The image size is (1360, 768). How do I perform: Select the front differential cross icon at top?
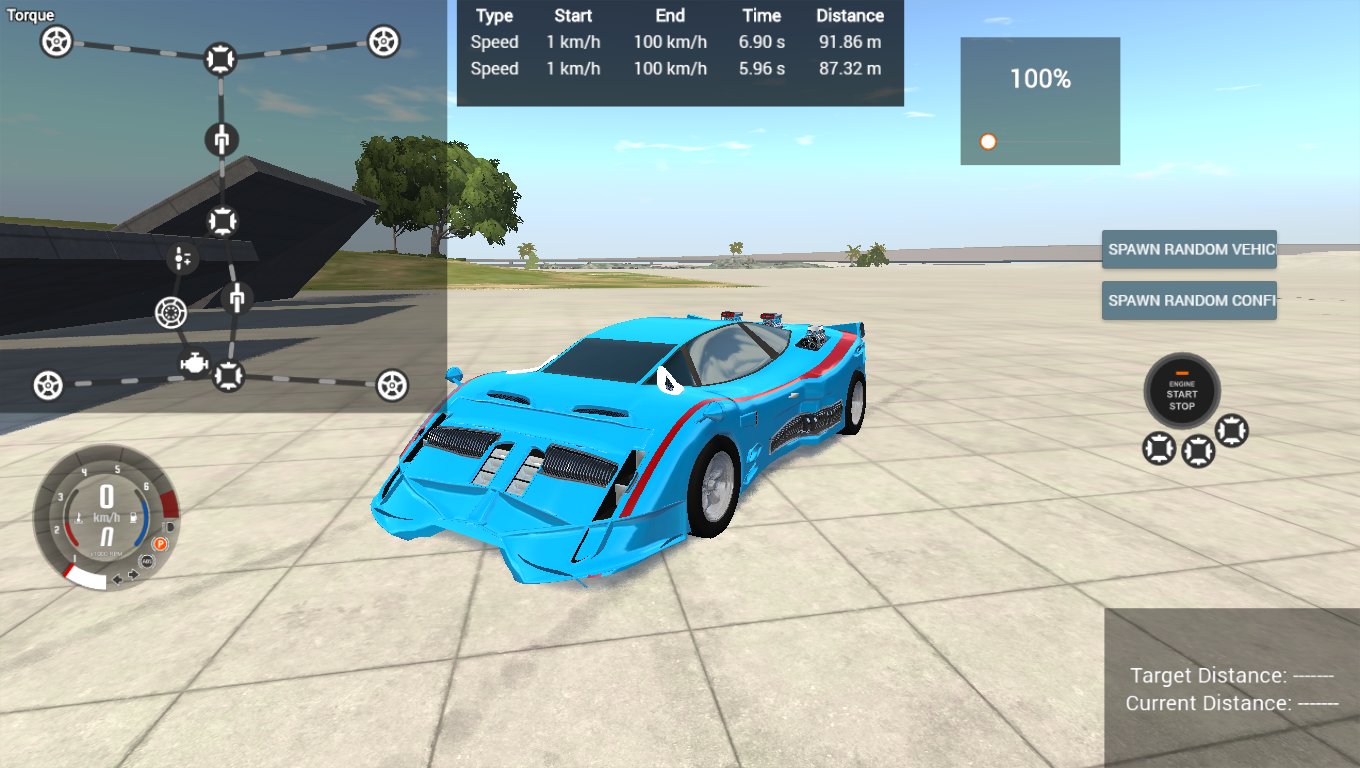220,57
